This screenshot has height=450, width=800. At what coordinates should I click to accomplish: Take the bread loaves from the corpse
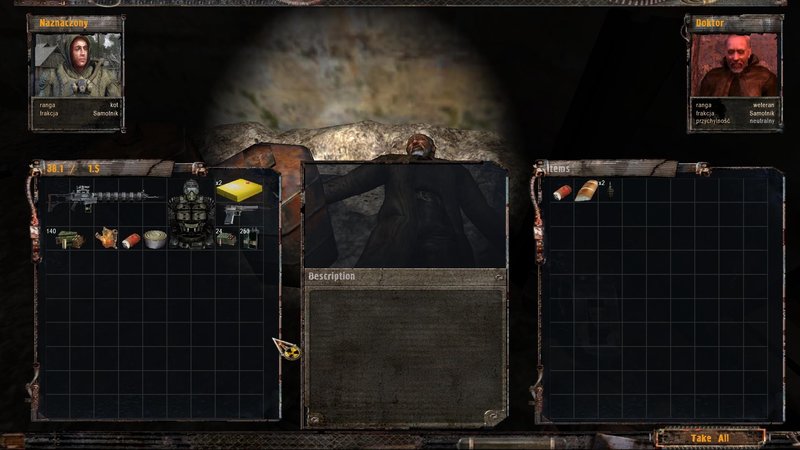coord(586,190)
